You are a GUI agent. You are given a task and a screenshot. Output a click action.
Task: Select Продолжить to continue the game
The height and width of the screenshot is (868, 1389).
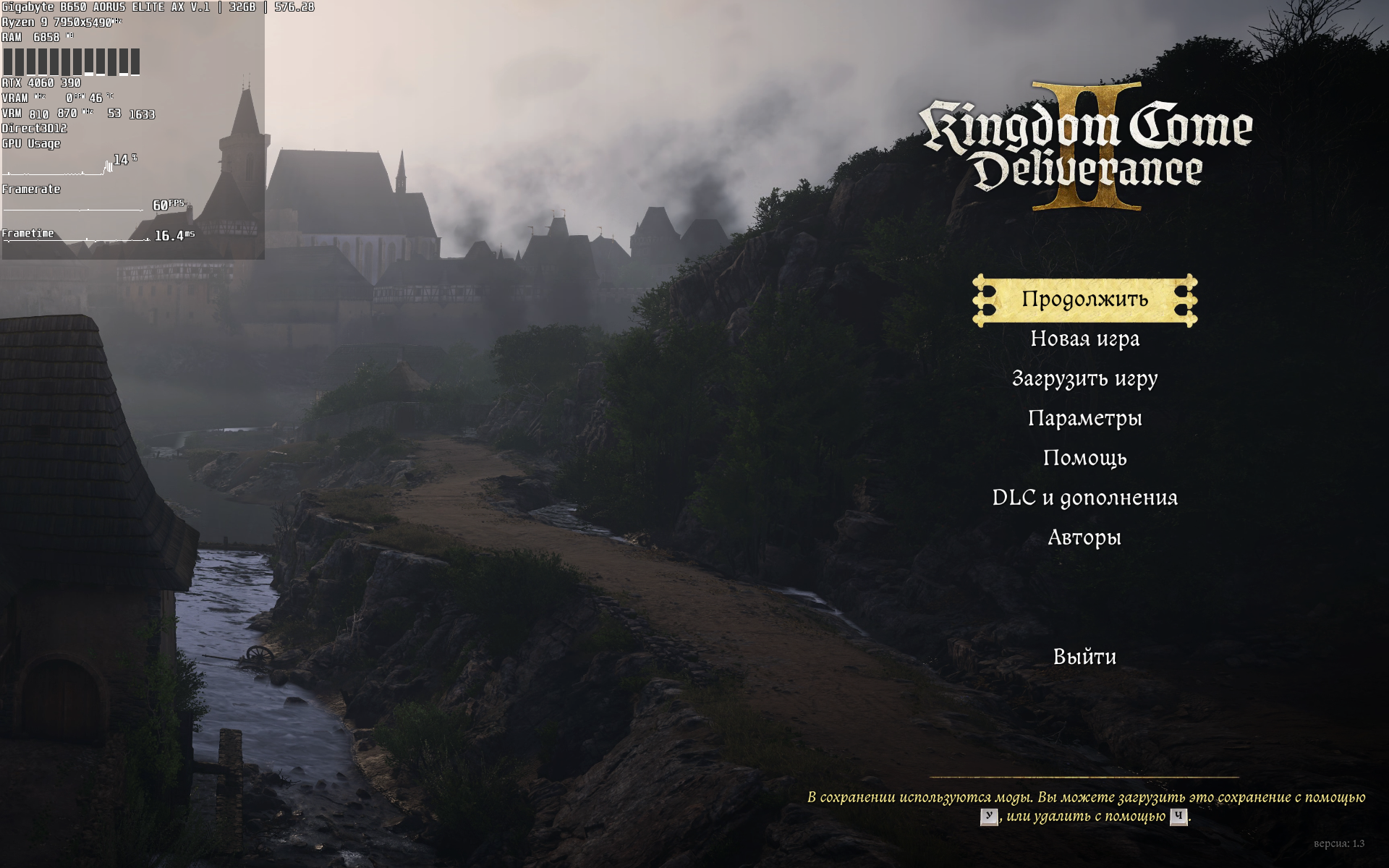coord(1084,299)
